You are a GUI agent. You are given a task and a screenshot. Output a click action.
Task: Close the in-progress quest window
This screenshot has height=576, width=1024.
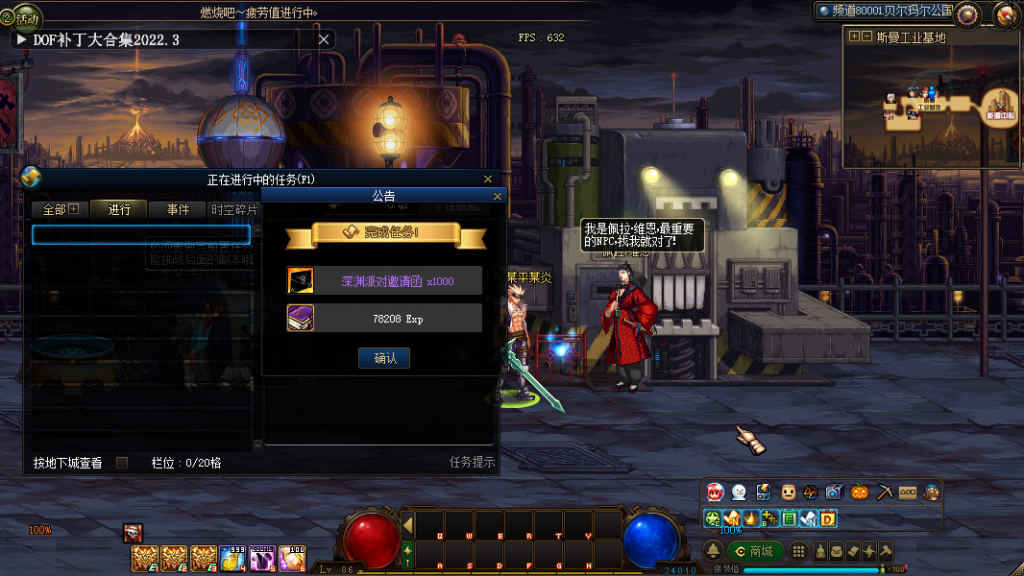[488, 179]
